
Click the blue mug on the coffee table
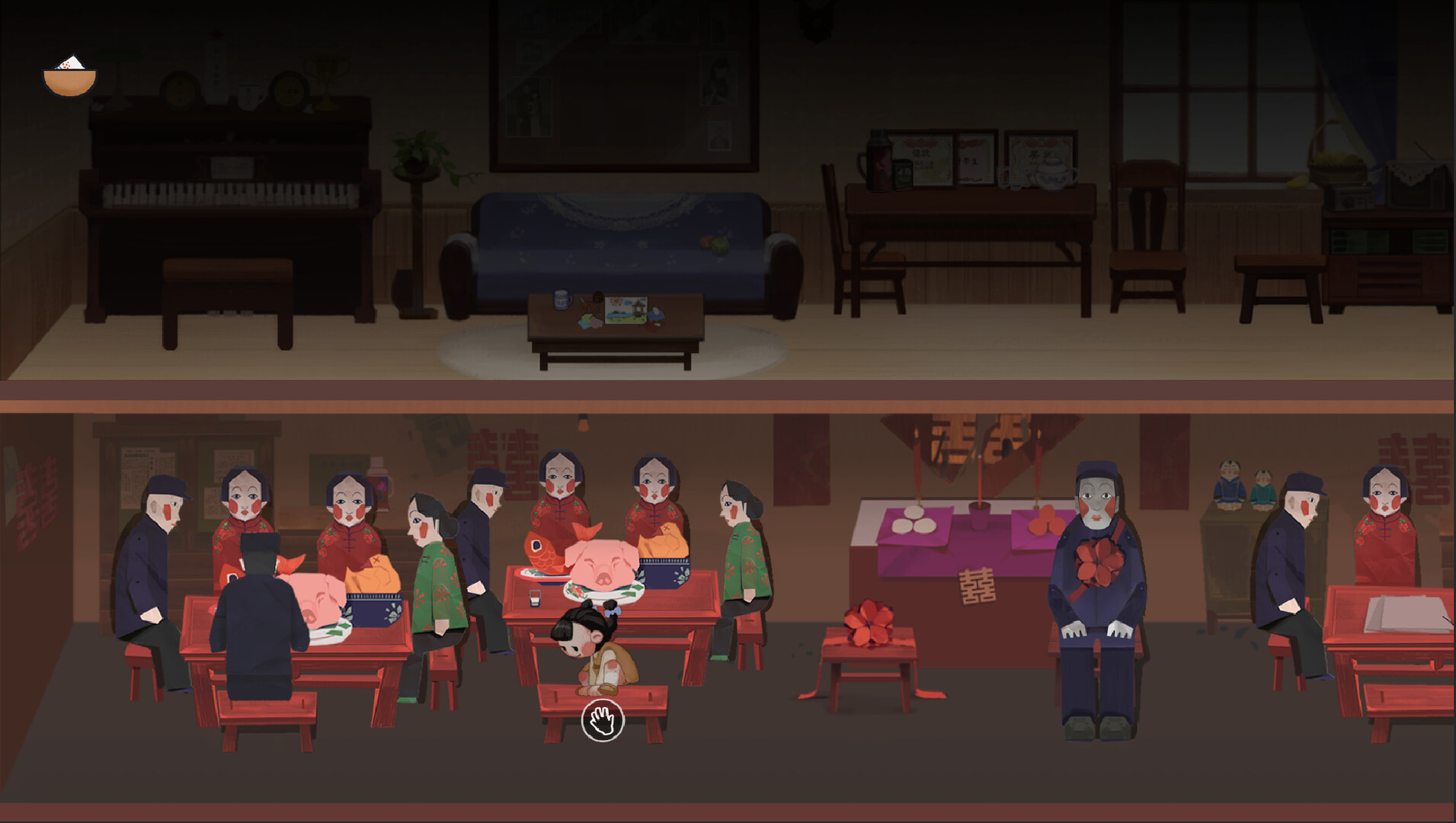[x=562, y=300]
